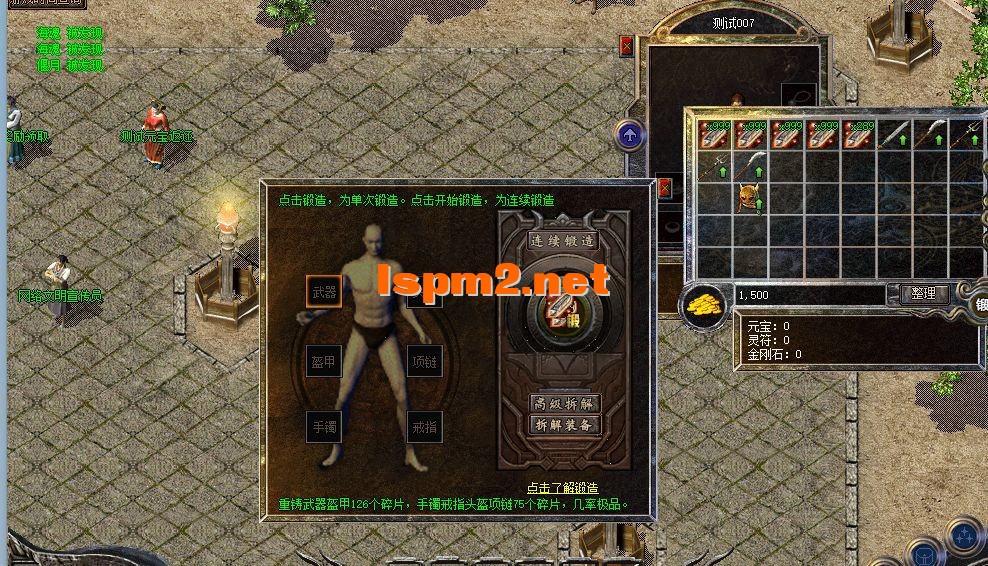The image size is (988, 566).
Task: Select the 盔甲 armor slot
Action: [323, 361]
